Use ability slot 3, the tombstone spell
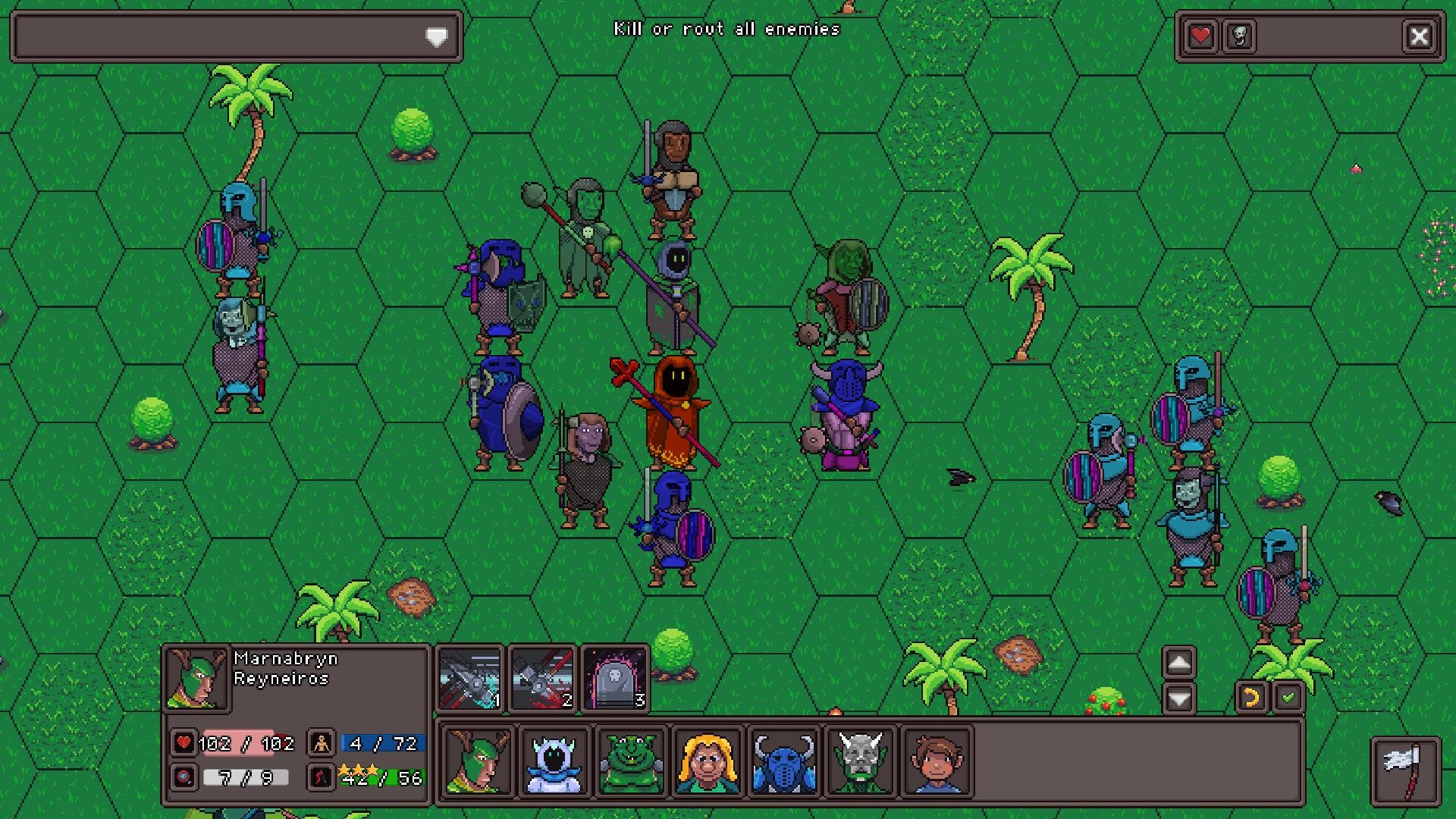 (x=613, y=679)
